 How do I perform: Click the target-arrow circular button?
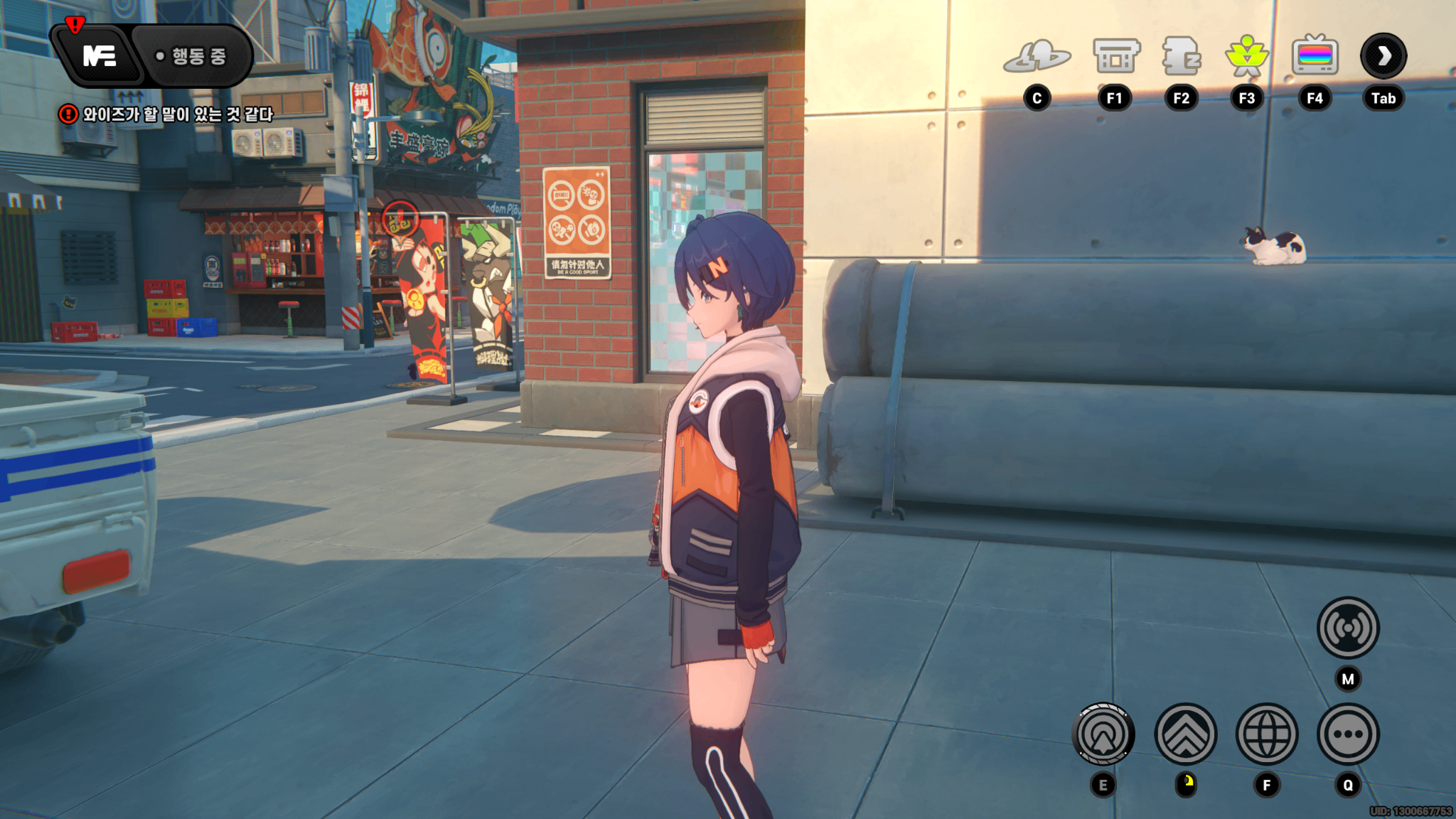1103,734
